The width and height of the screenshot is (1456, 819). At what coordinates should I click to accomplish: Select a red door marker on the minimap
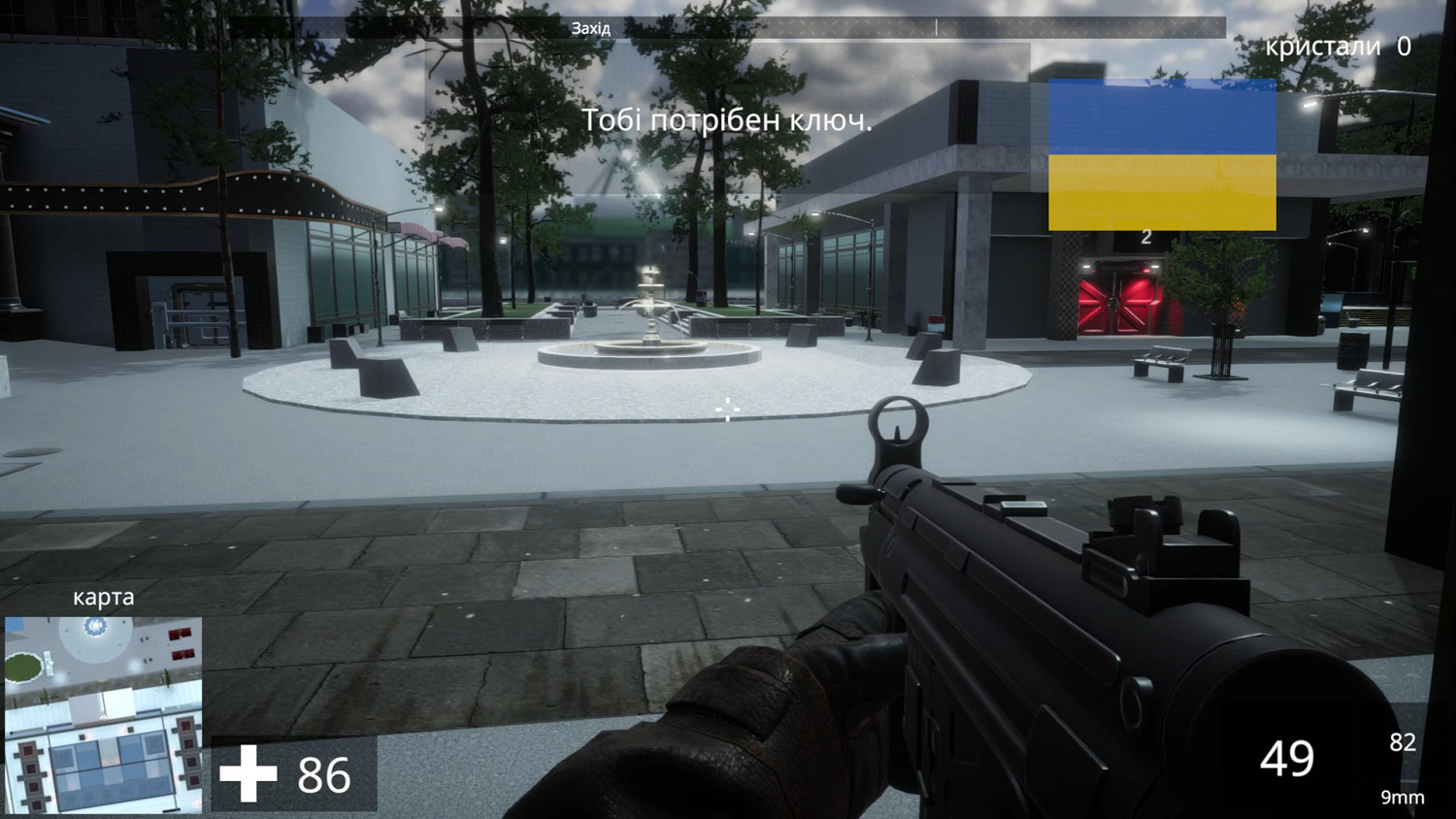[179, 635]
